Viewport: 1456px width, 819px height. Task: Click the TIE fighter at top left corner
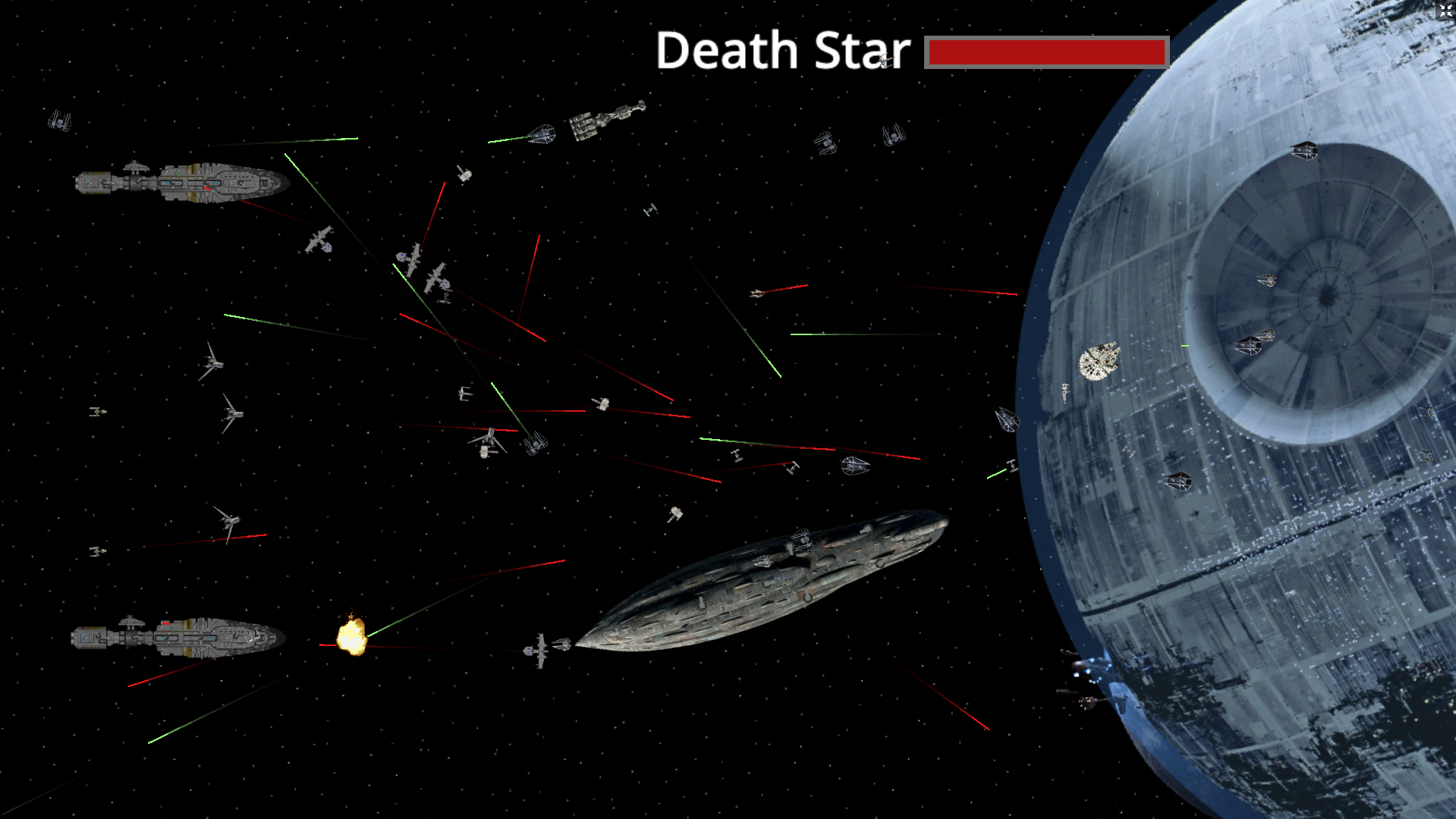[61, 121]
